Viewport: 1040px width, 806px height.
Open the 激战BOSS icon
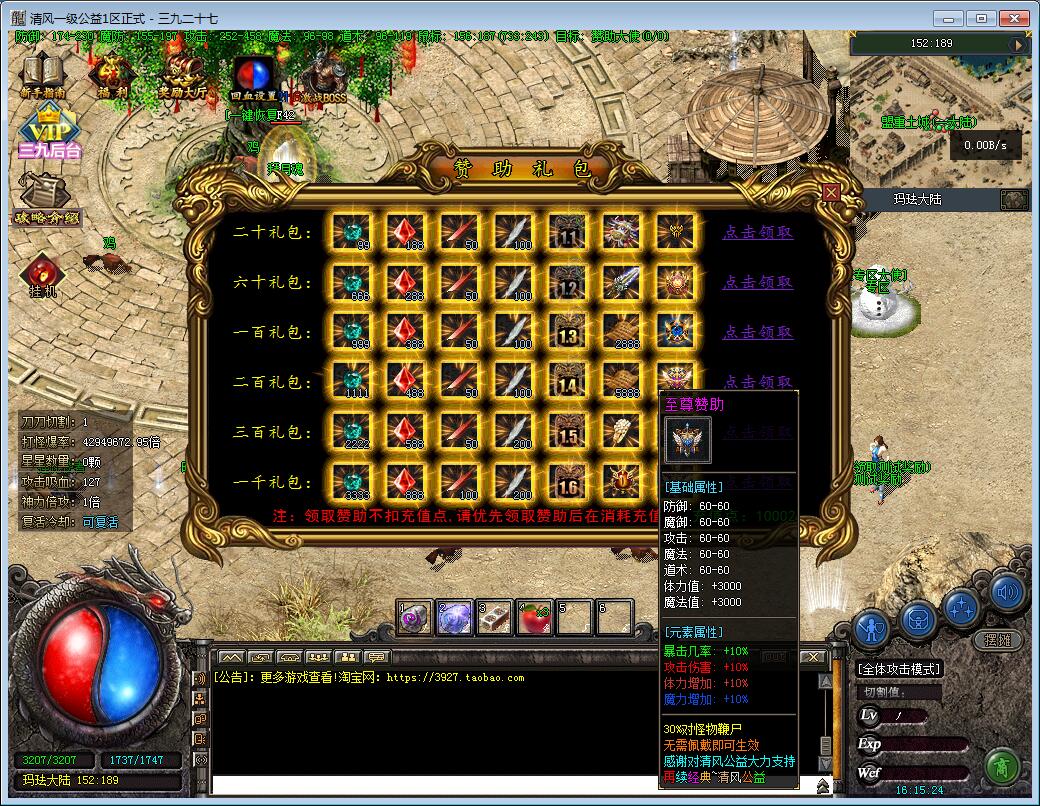point(322,78)
